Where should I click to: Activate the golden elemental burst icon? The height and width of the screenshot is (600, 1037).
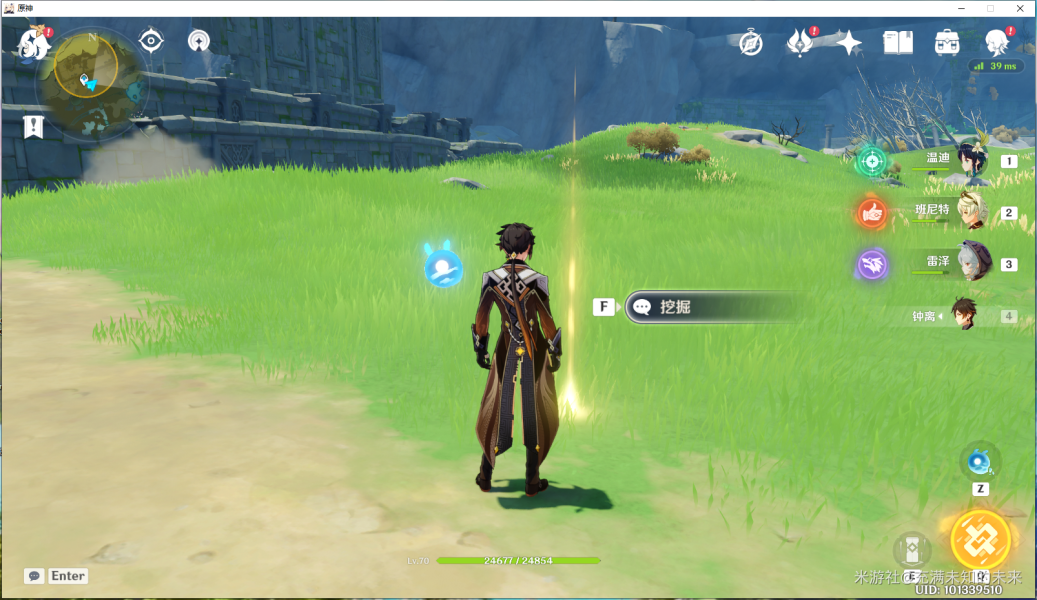981,539
